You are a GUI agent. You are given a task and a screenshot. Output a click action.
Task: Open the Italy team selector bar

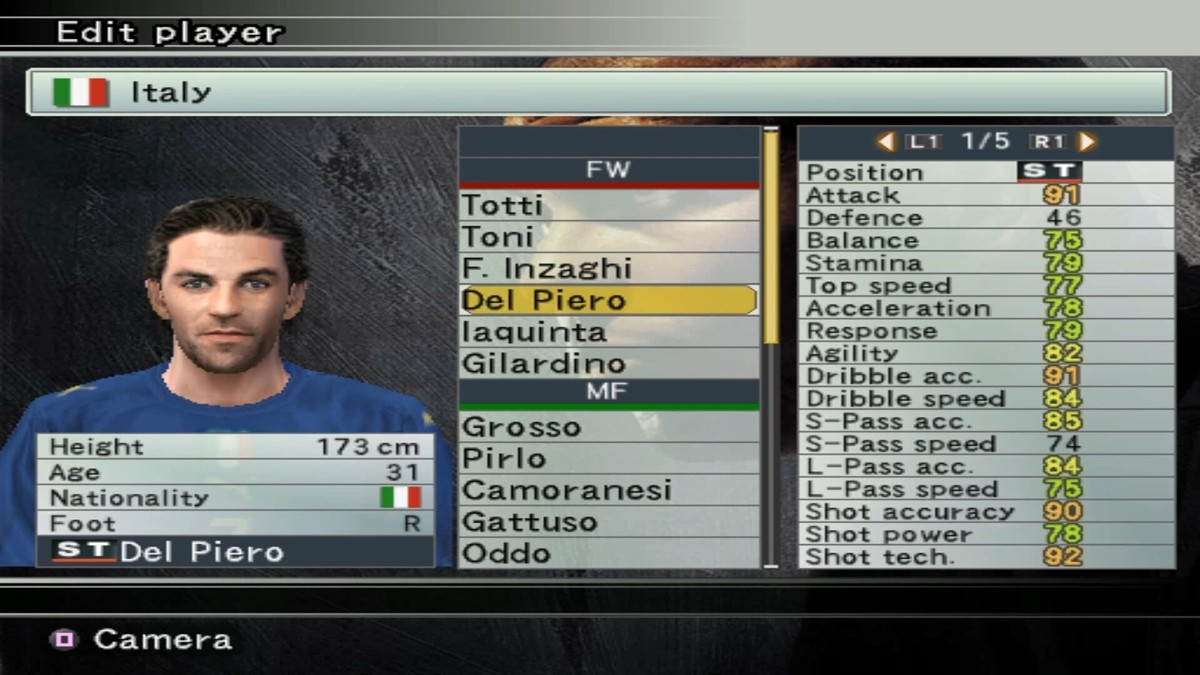[x=598, y=92]
